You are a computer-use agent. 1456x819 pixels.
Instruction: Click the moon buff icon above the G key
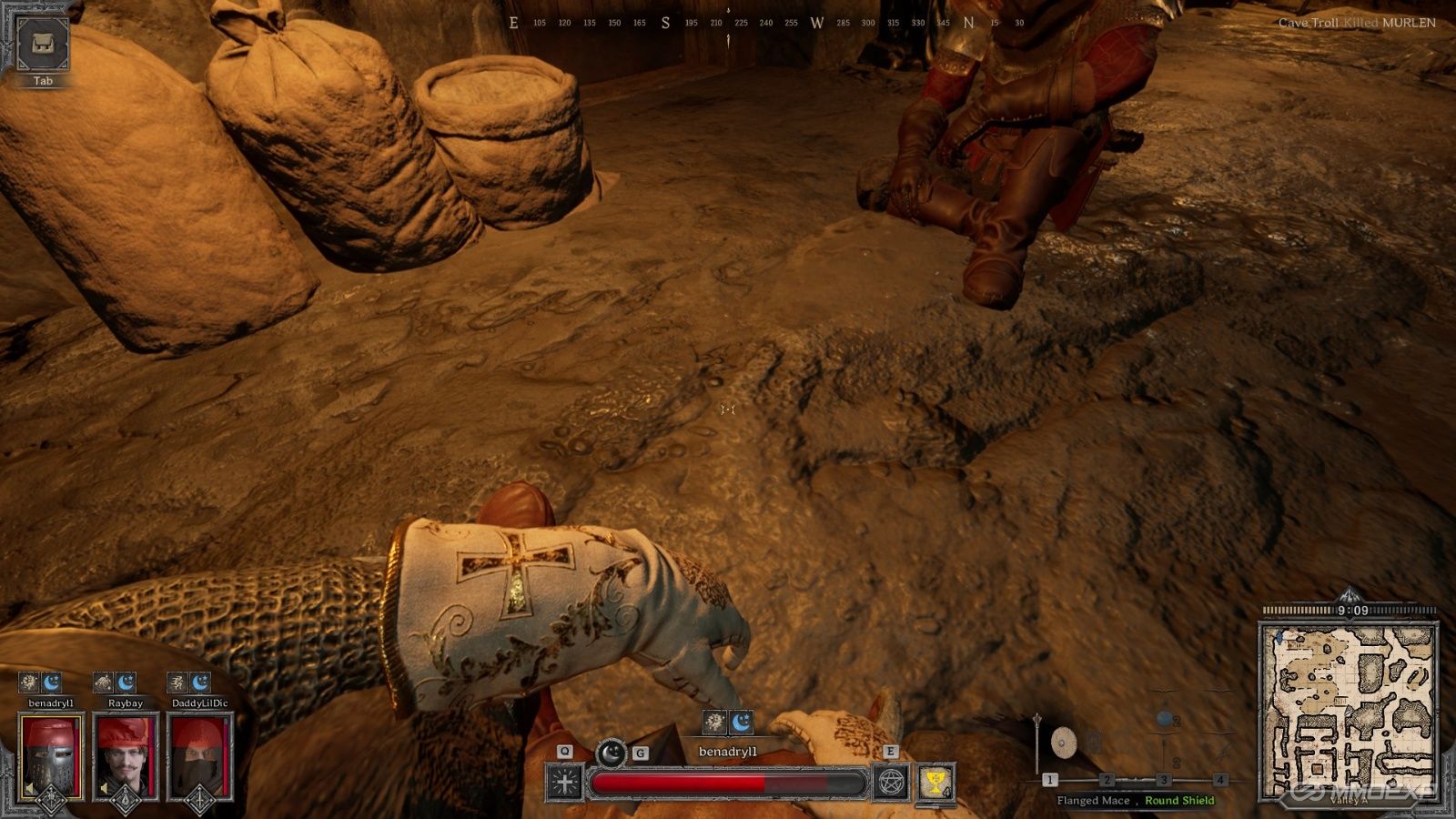(x=612, y=753)
